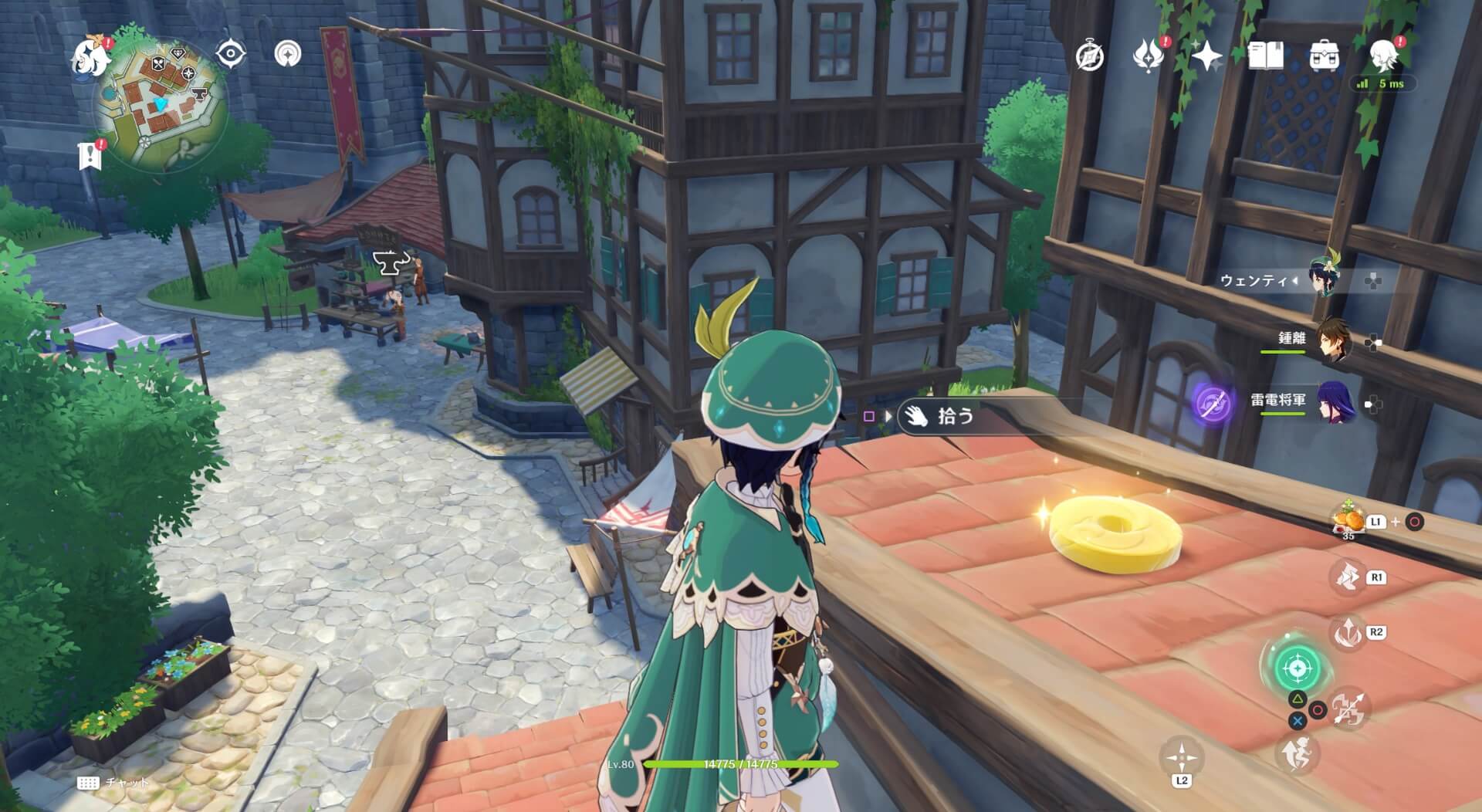Open the backpack inventory

pos(1324,56)
